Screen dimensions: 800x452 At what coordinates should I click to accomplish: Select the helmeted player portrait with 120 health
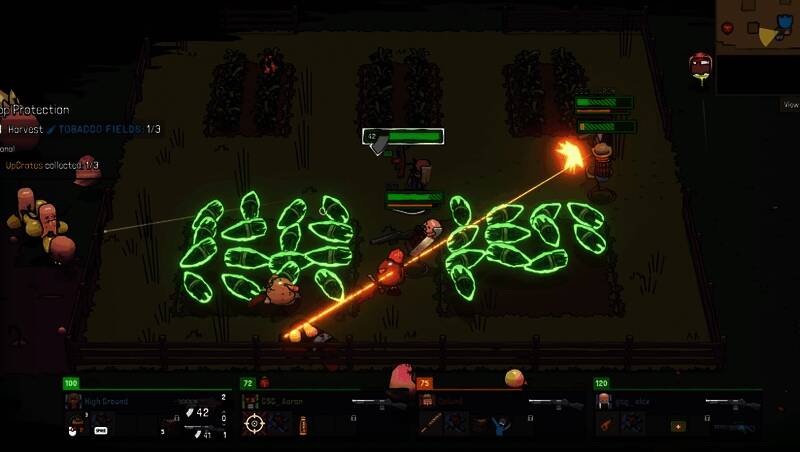604,402
